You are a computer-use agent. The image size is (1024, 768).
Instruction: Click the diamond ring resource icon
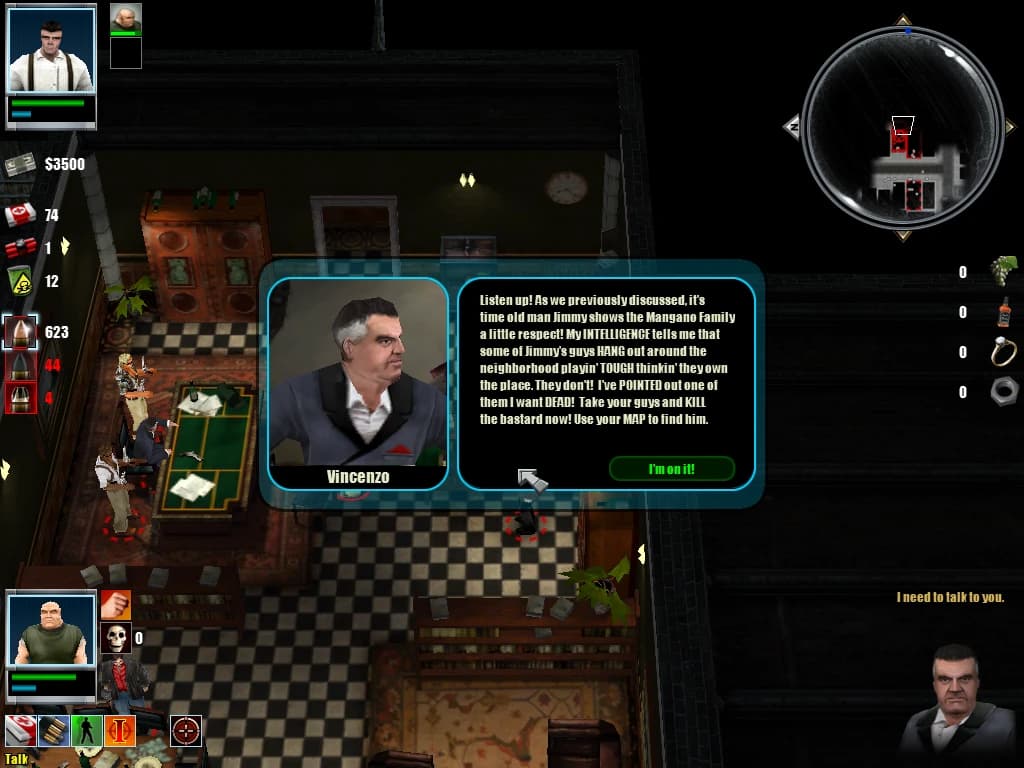(x=1003, y=352)
